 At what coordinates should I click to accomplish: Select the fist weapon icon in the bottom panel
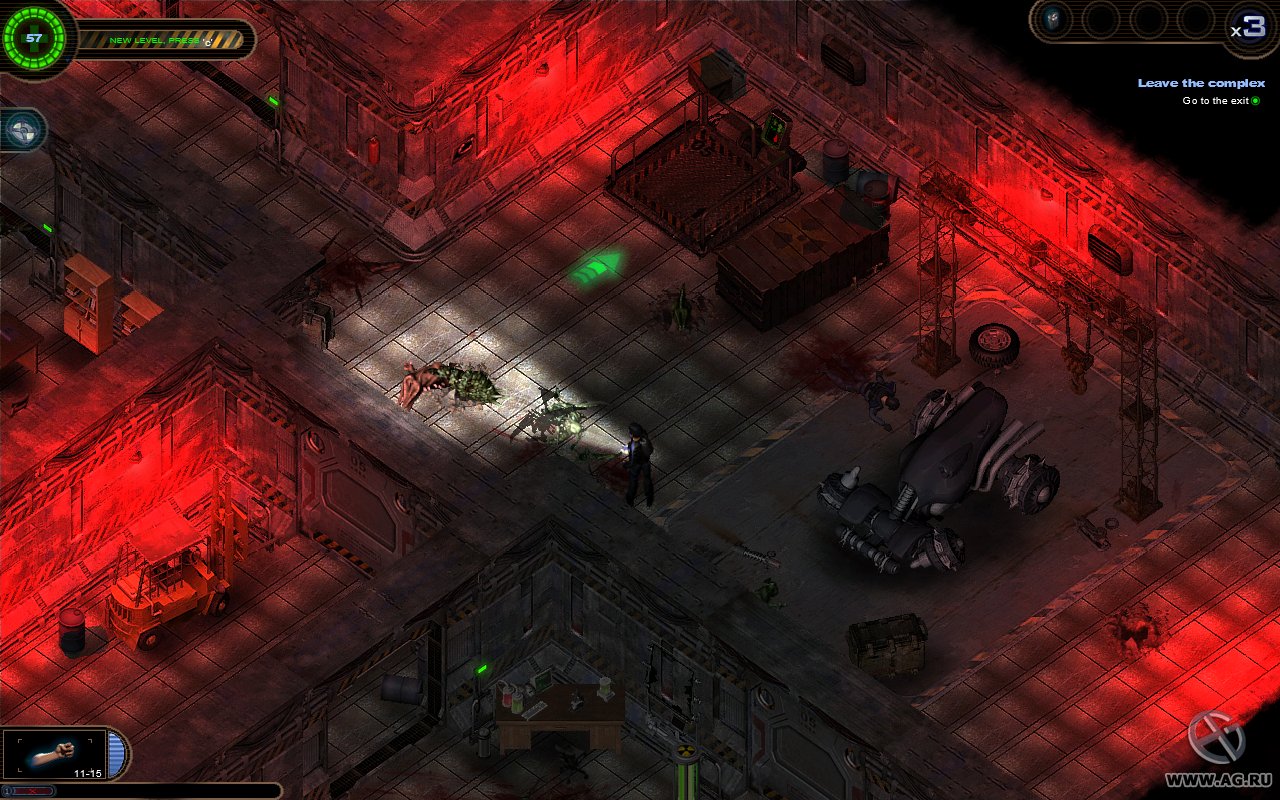(55, 753)
